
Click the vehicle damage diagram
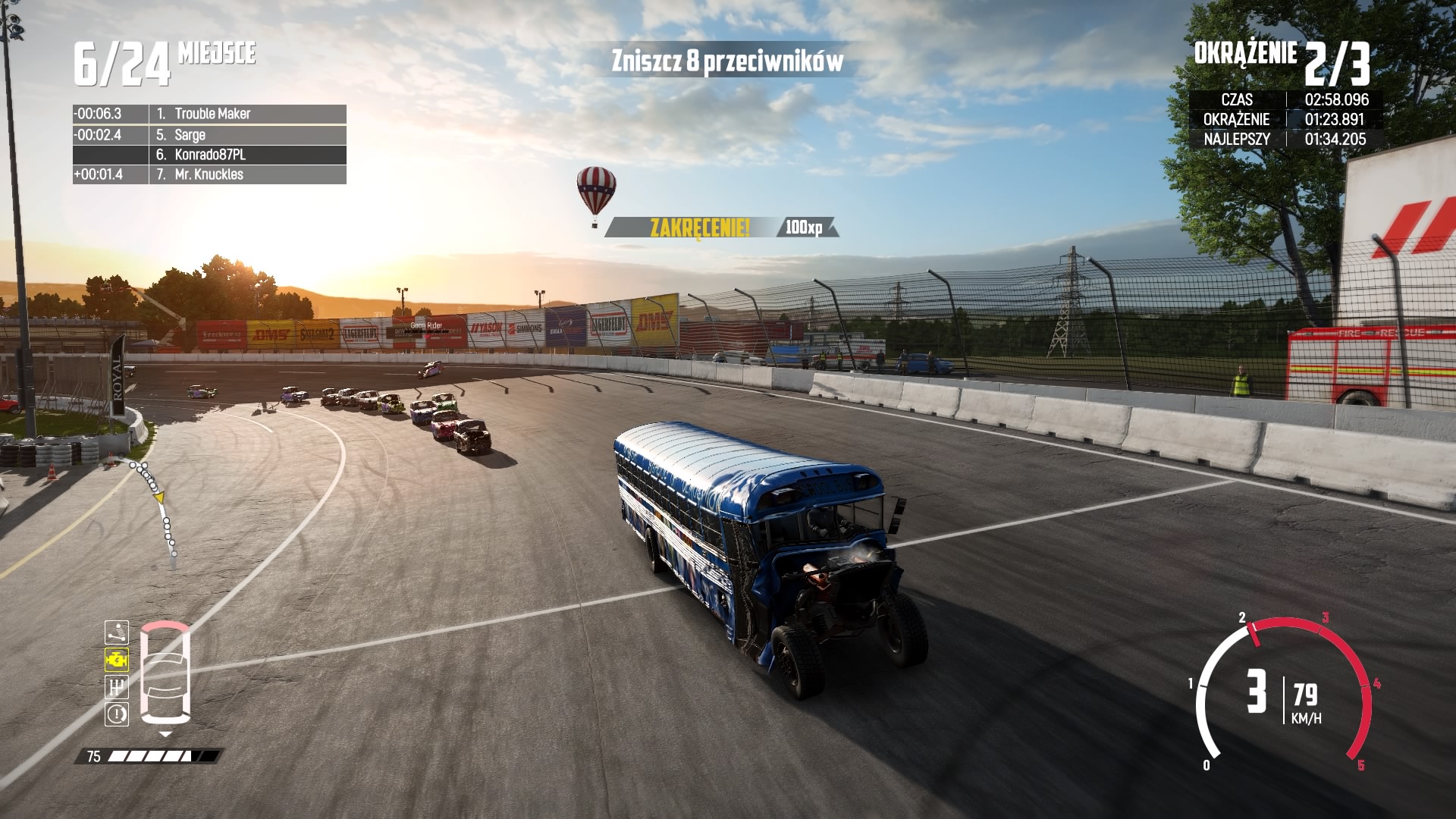(165, 673)
